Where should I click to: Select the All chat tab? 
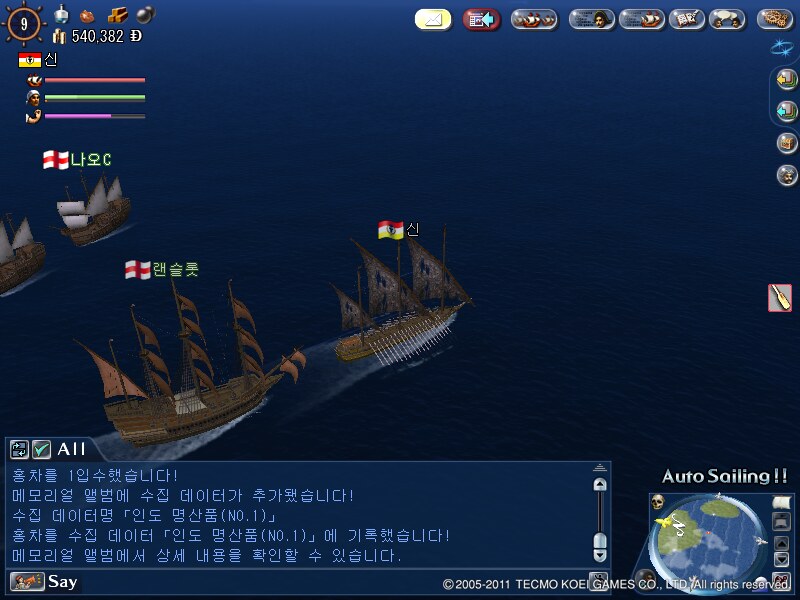click(x=72, y=449)
